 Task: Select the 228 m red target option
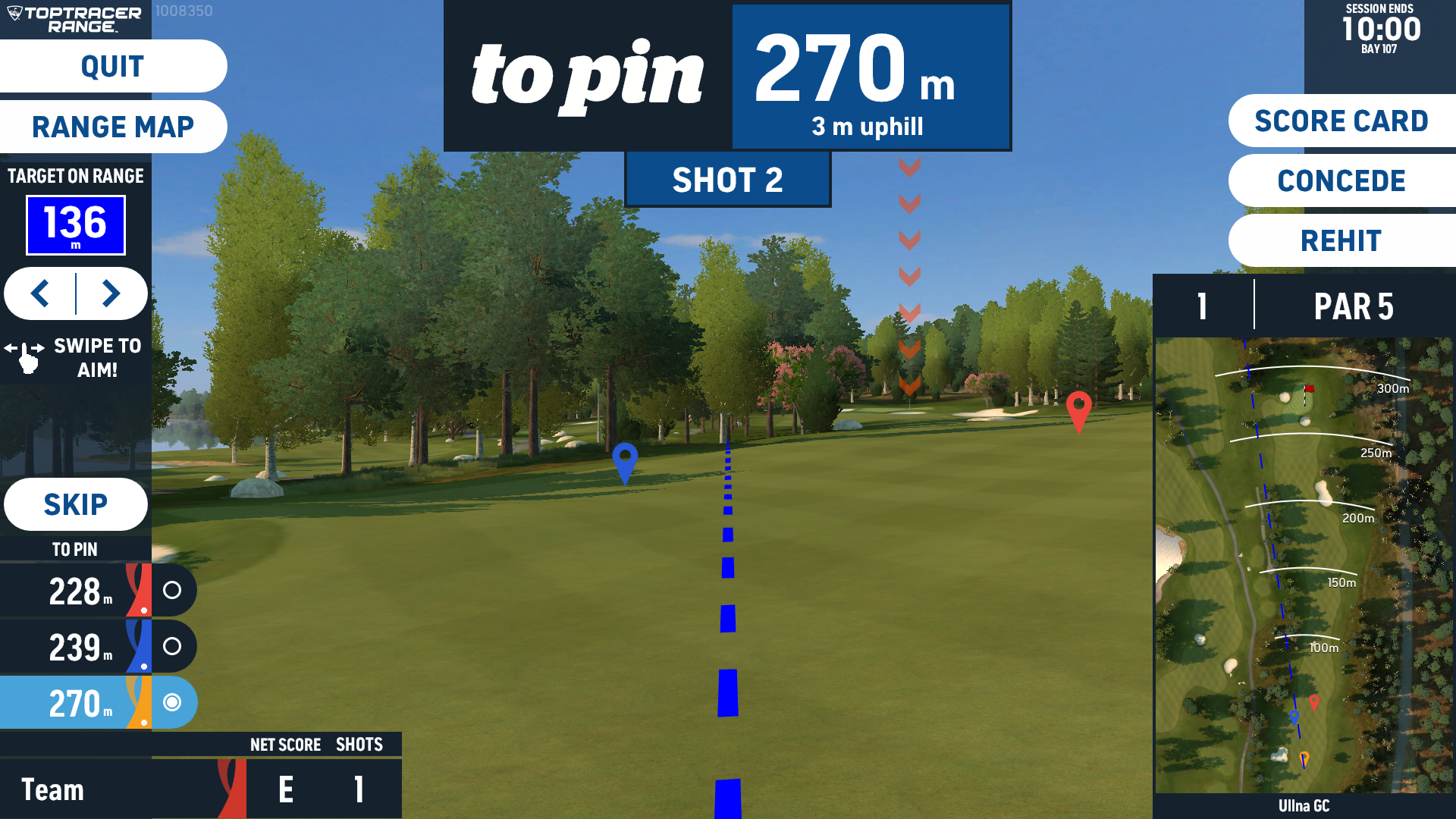tap(172, 590)
